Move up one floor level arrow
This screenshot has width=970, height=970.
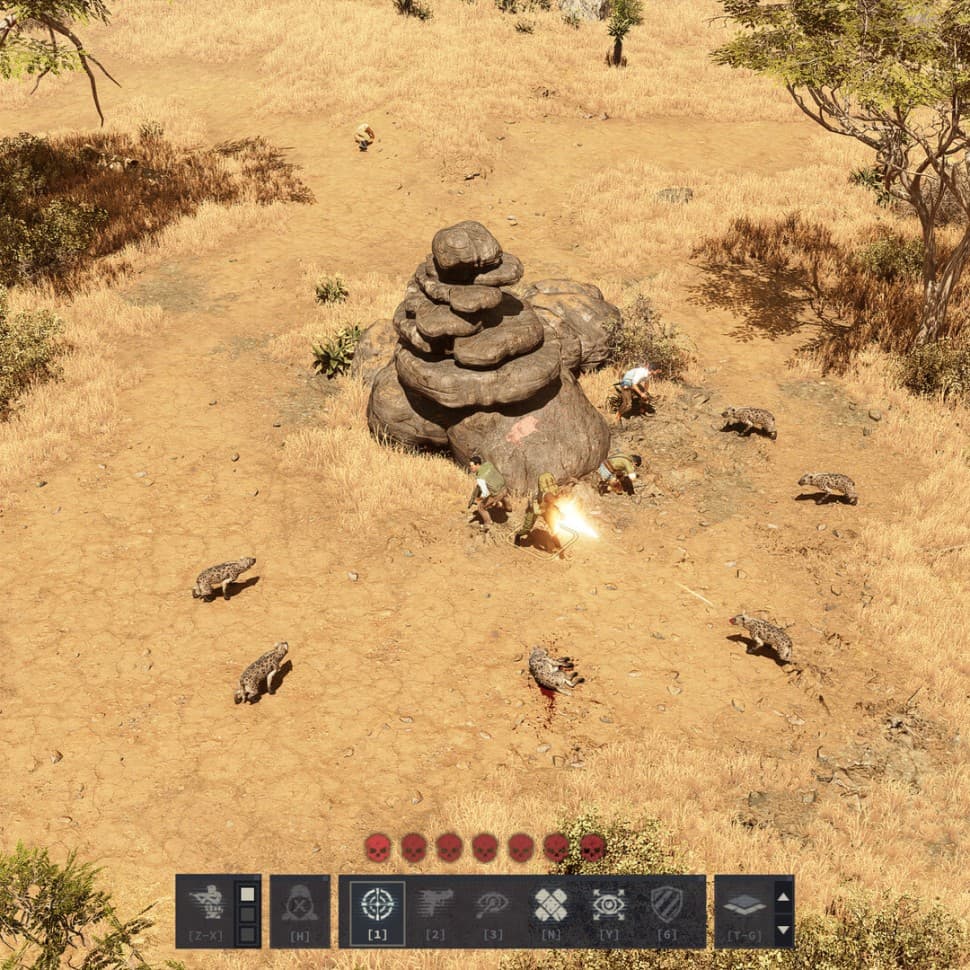point(783,895)
